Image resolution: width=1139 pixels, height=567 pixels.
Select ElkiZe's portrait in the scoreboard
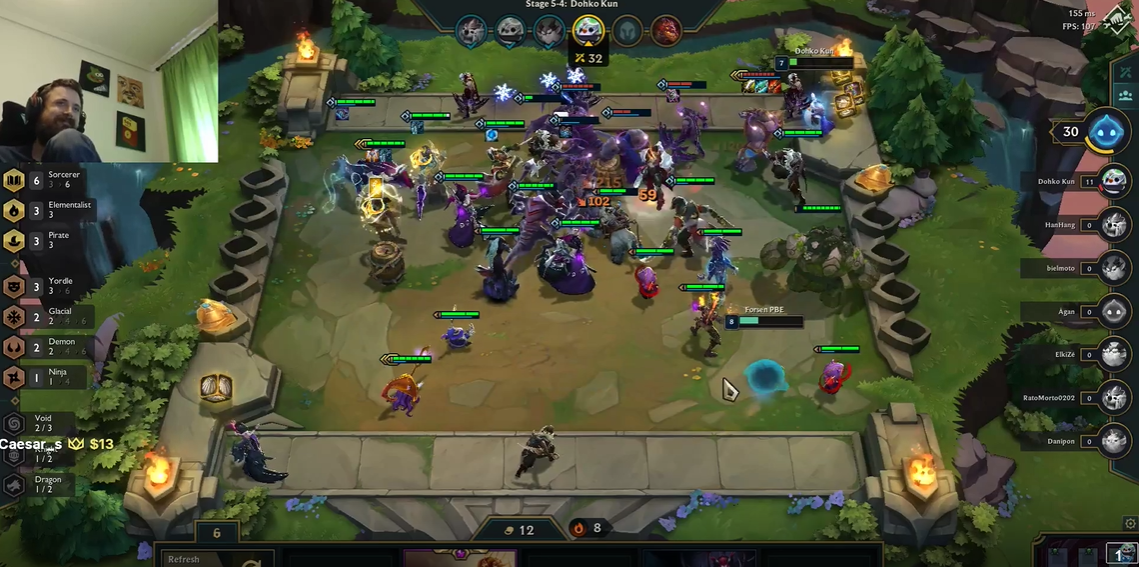[x=1114, y=354]
